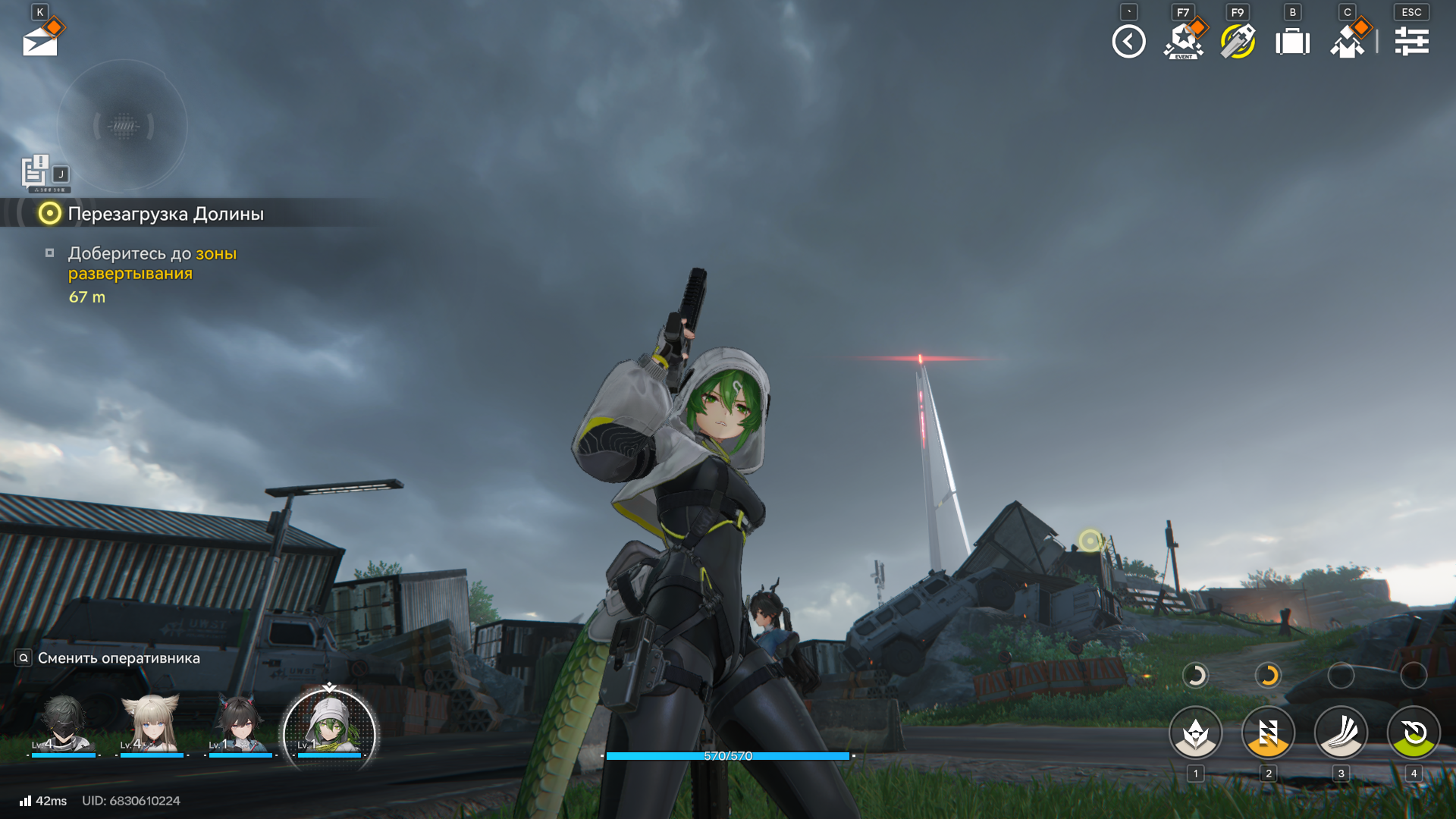
Task: Activate the green-filled fourth skill icon
Action: pyautogui.click(x=1414, y=733)
